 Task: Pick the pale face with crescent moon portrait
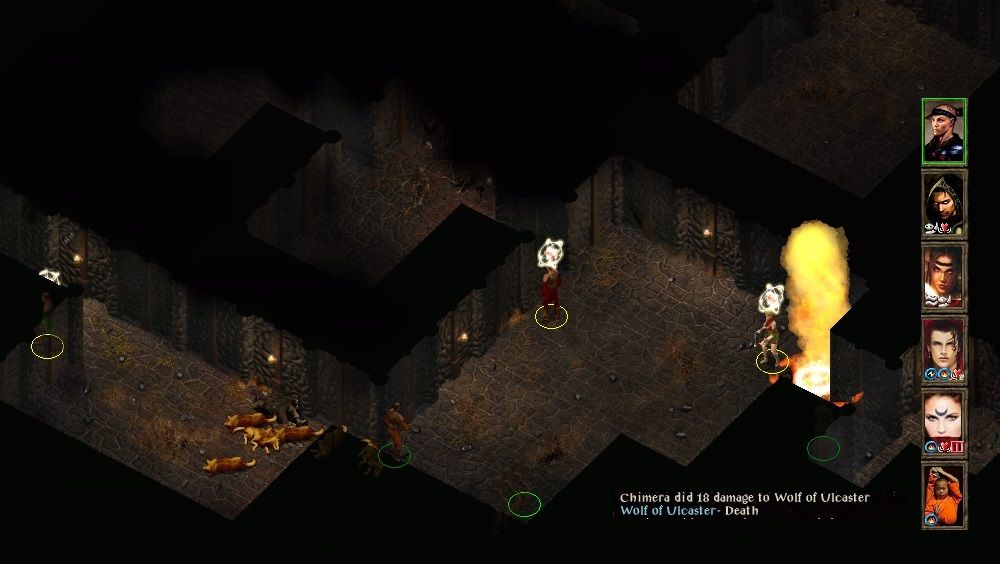(x=943, y=423)
